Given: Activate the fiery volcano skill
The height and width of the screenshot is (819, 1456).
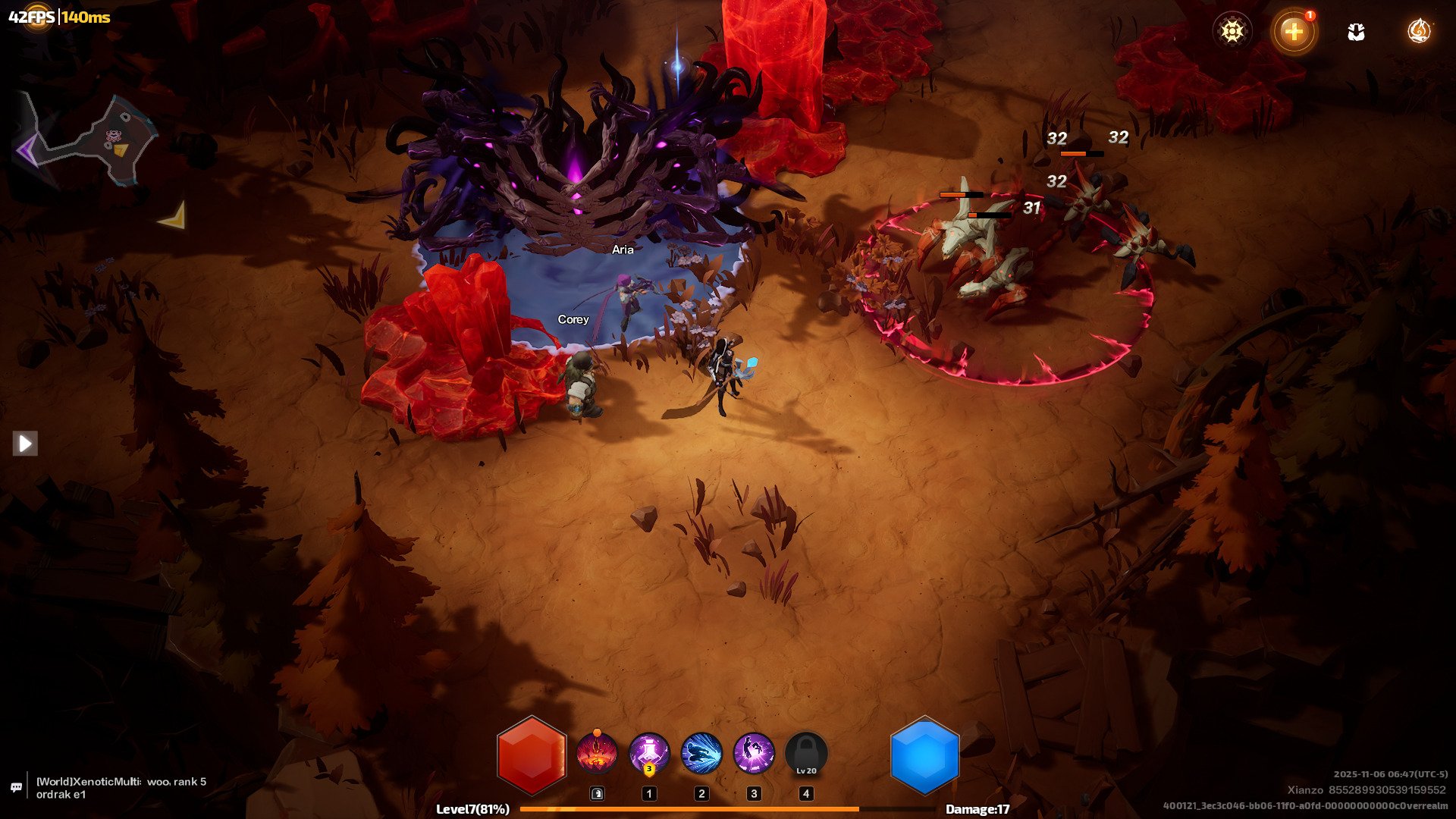Looking at the screenshot, I should pyautogui.click(x=597, y=753).
